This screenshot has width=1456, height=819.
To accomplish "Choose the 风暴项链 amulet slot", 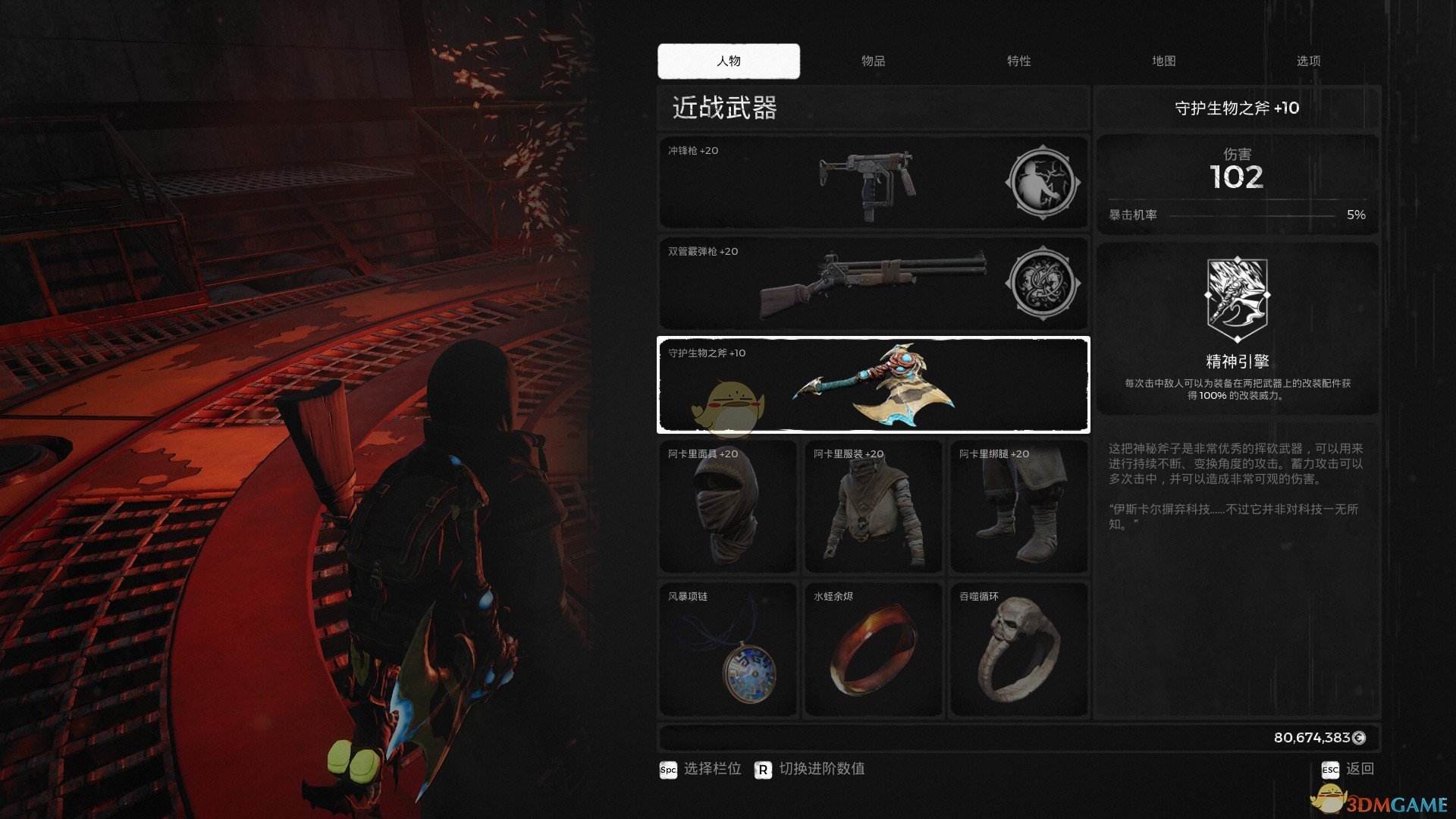I will (728, 649).
